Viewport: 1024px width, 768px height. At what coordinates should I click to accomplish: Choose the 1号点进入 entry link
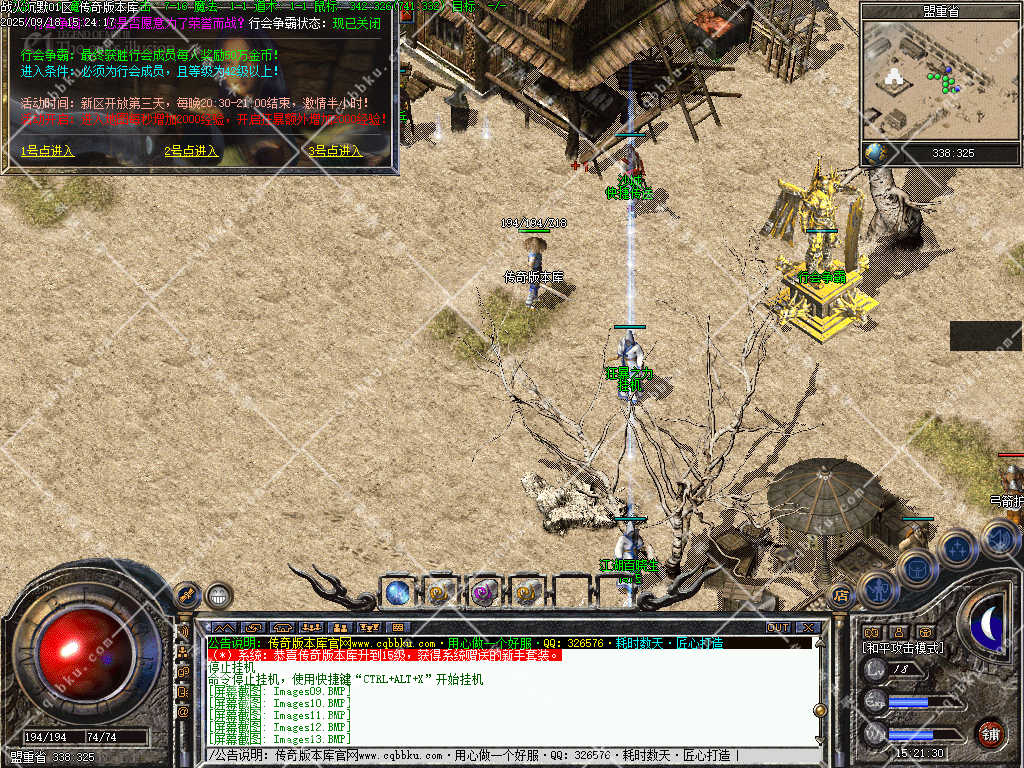(48, 151)
